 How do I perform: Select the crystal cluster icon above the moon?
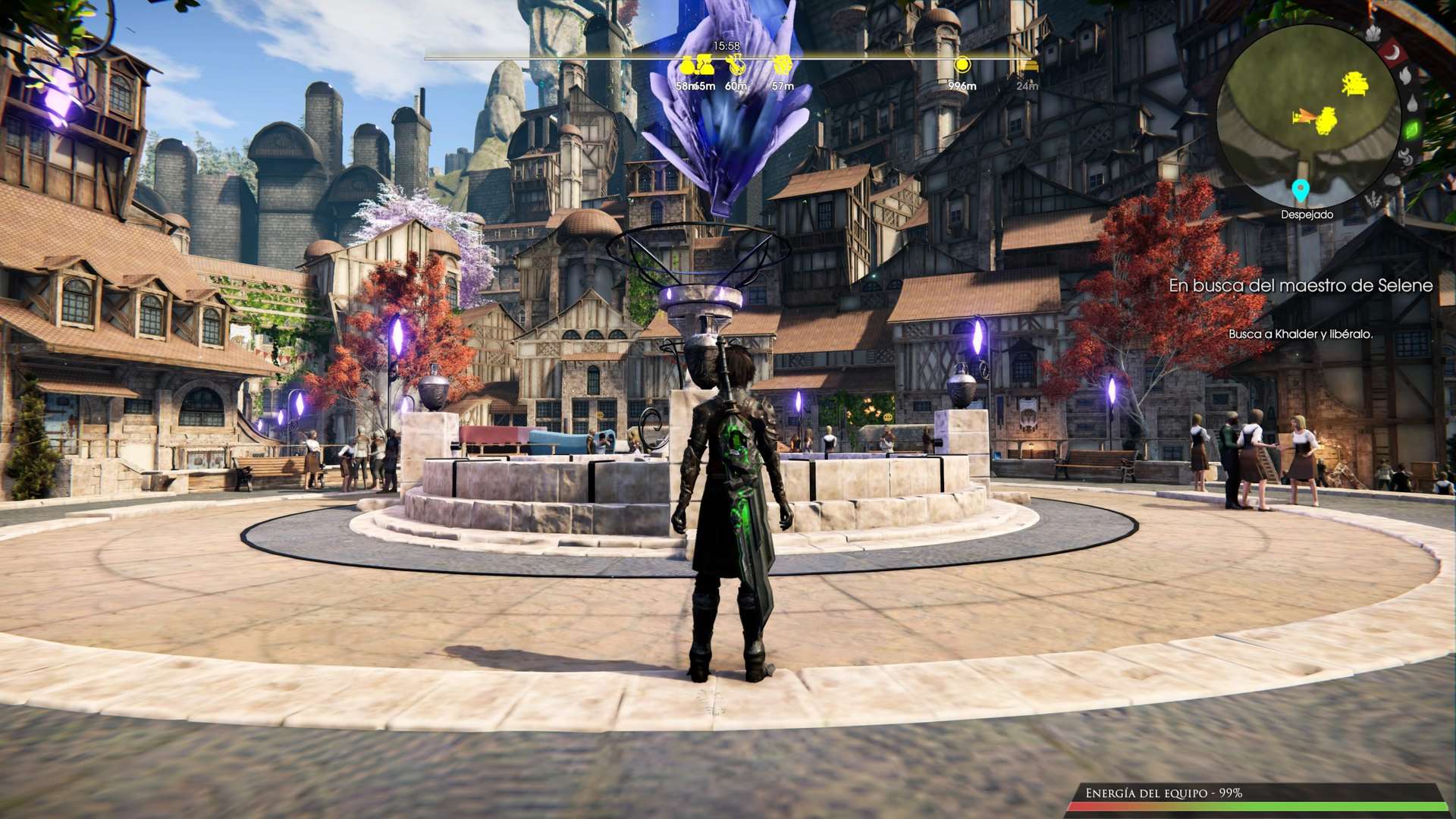coord(1373,33)
